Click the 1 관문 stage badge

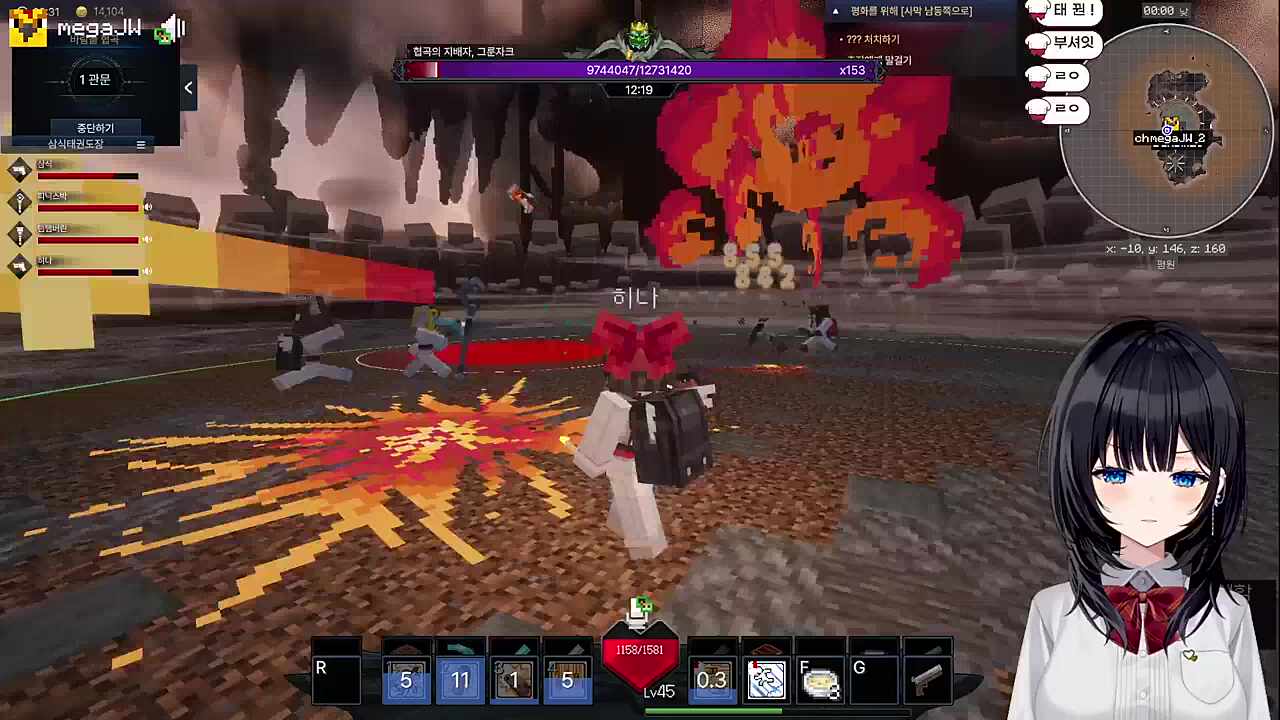point(95,79)
